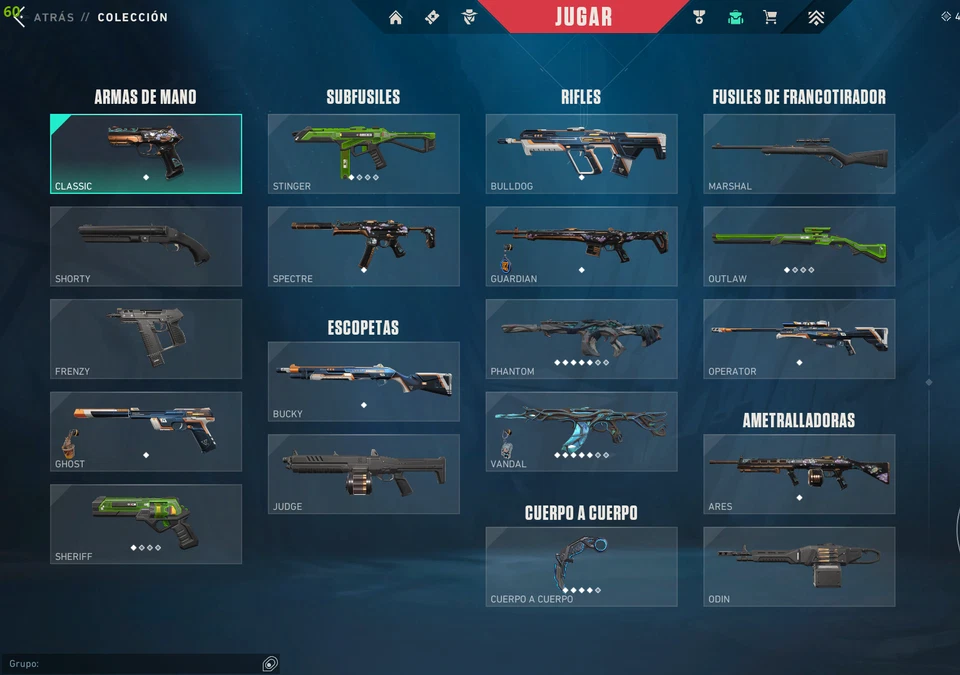Select the Spectre weapon tile
Viewport: 960px width, 675px height.
coord(363,246)
